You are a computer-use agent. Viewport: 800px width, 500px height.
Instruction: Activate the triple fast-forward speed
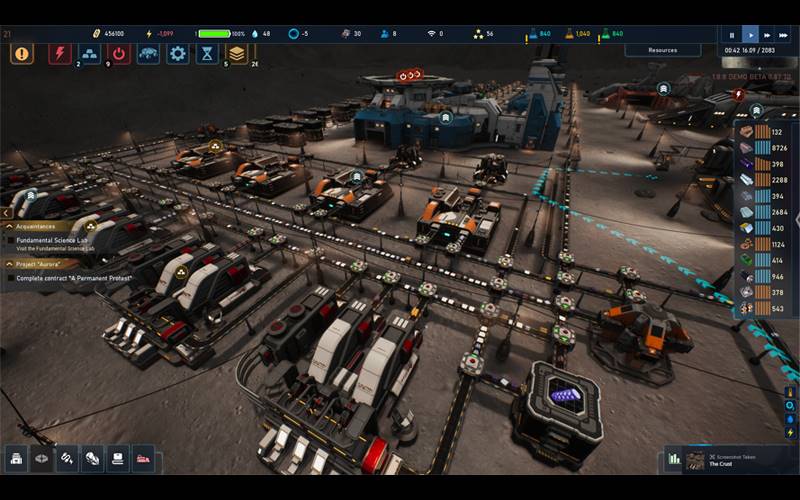(x=785, y=34)
